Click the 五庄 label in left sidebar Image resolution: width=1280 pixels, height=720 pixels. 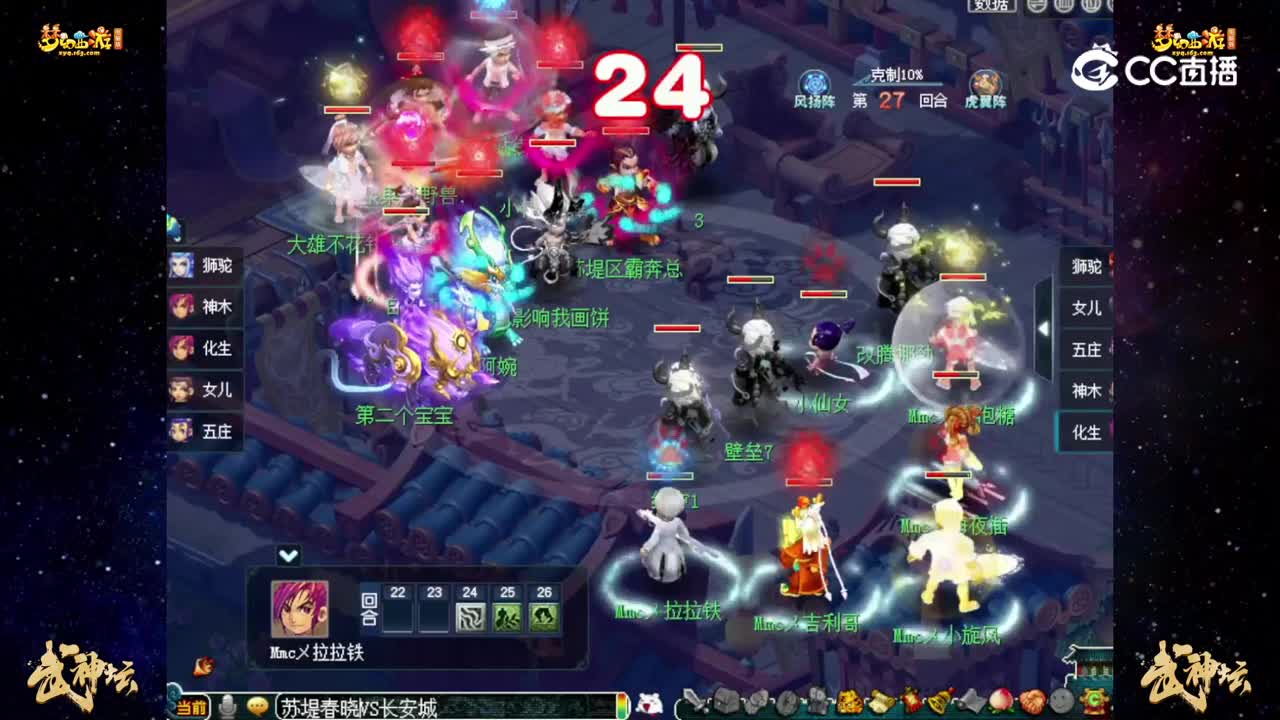[204, 432]
